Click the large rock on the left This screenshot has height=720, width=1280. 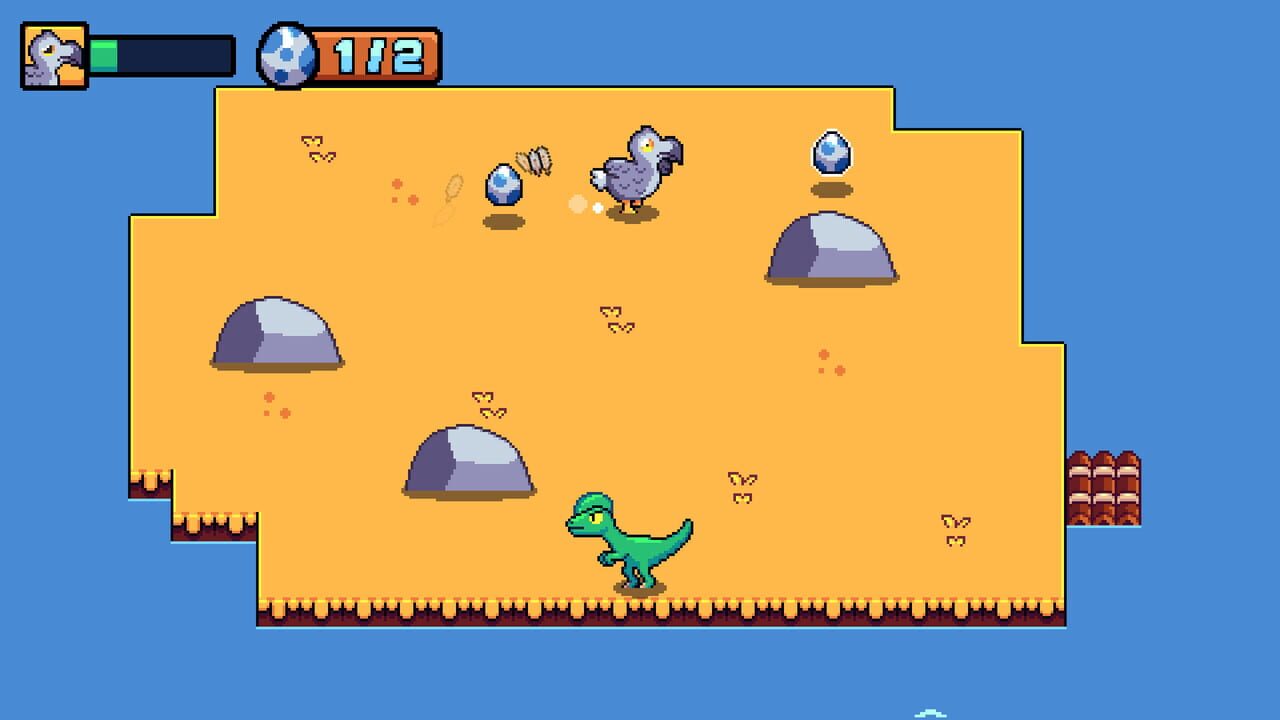pyautogui.click(x=275, y=335)
